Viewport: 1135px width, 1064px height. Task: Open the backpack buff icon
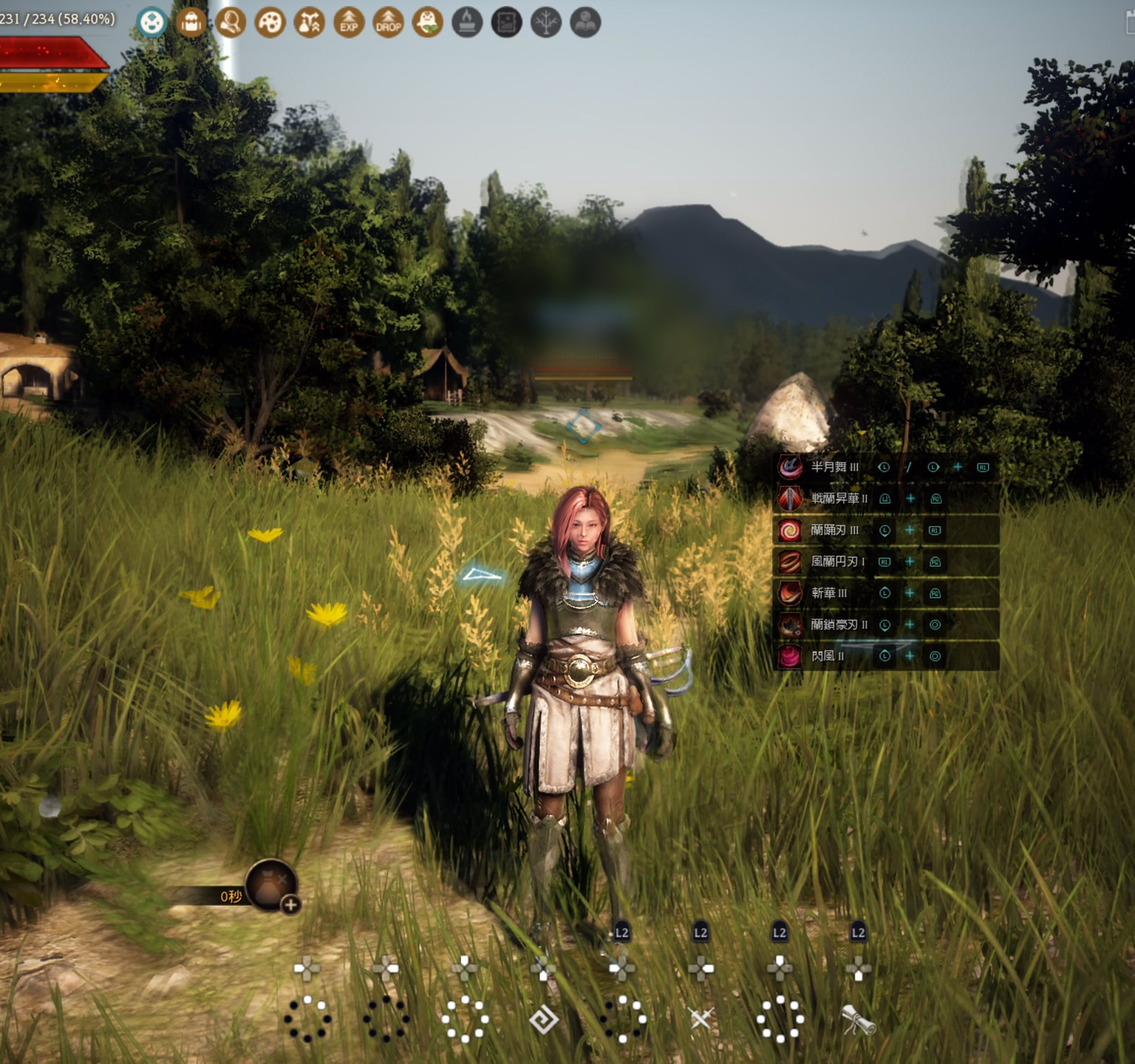coord(191,22)
